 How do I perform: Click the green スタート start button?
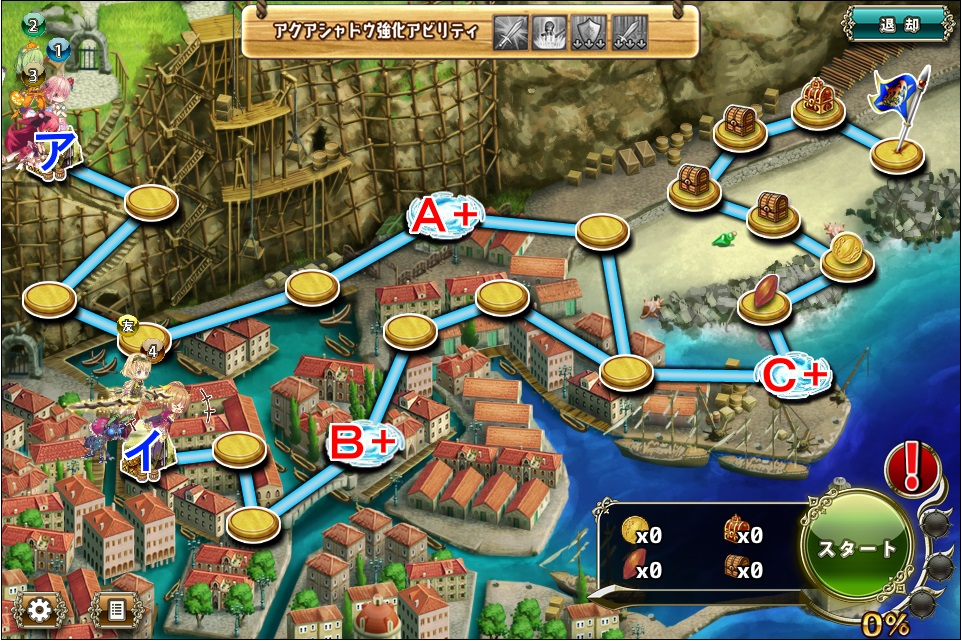pyautogui.click(x=858, y=548)
